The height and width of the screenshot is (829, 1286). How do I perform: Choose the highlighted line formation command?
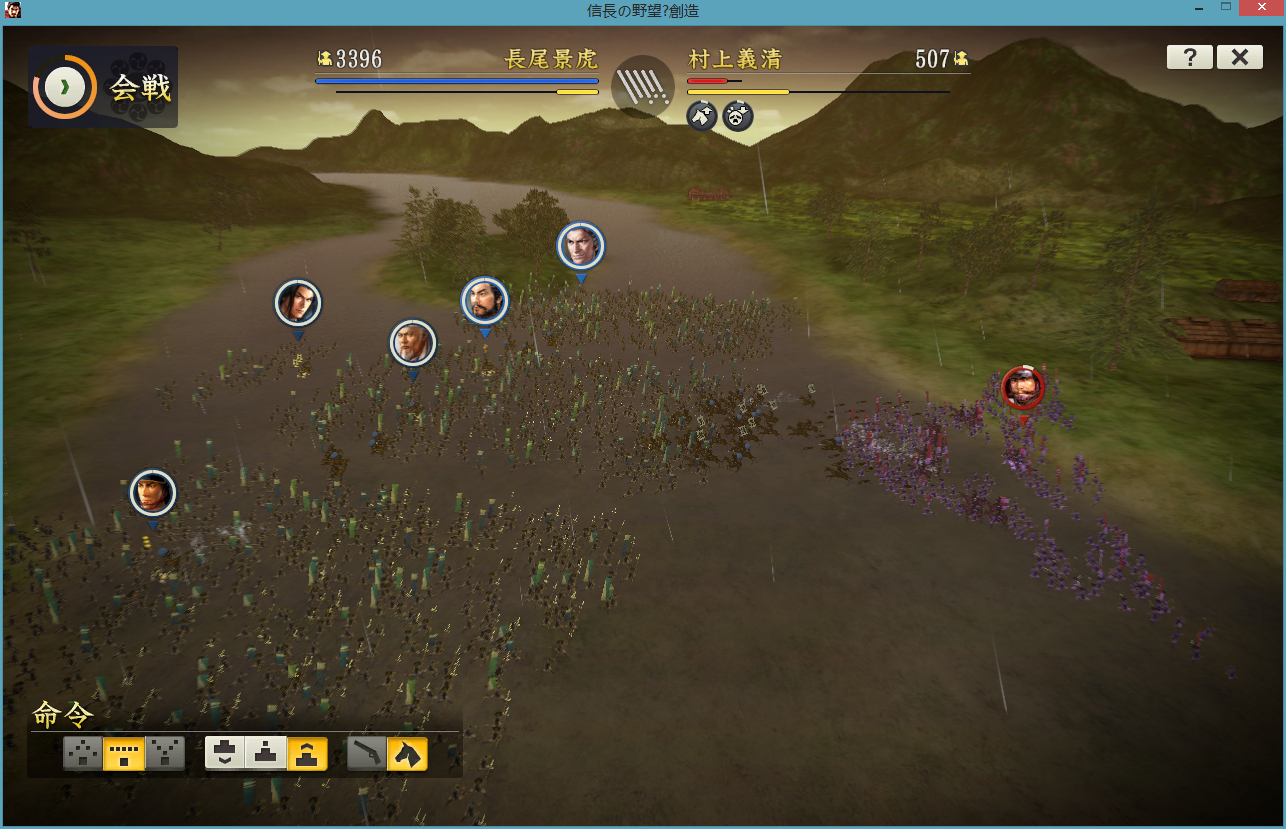(x=124, y=753)
